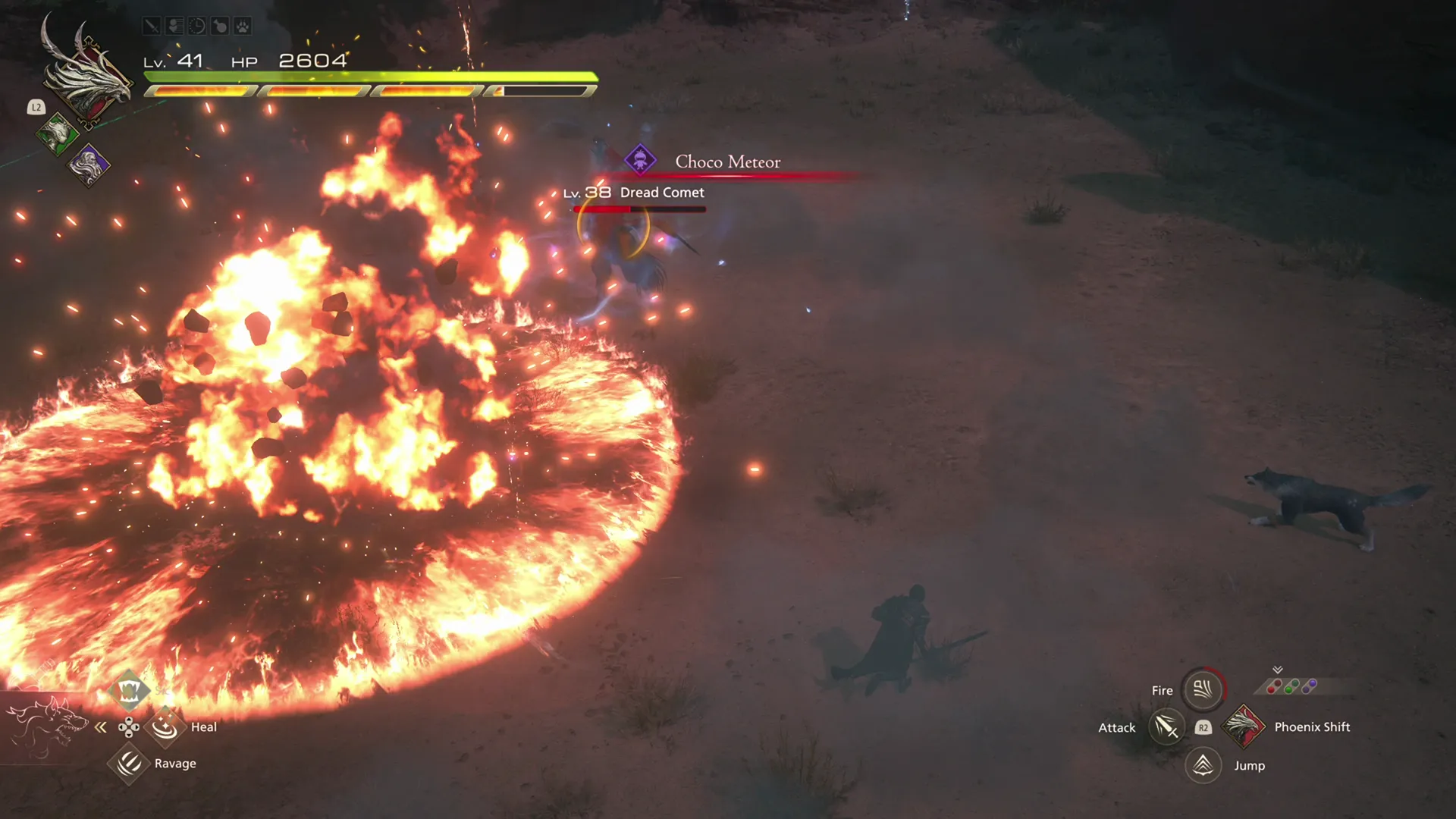Click the sword status icon near Lv. 41
Viewport: 1456px width, 819px height.
[x=152, y=27]
